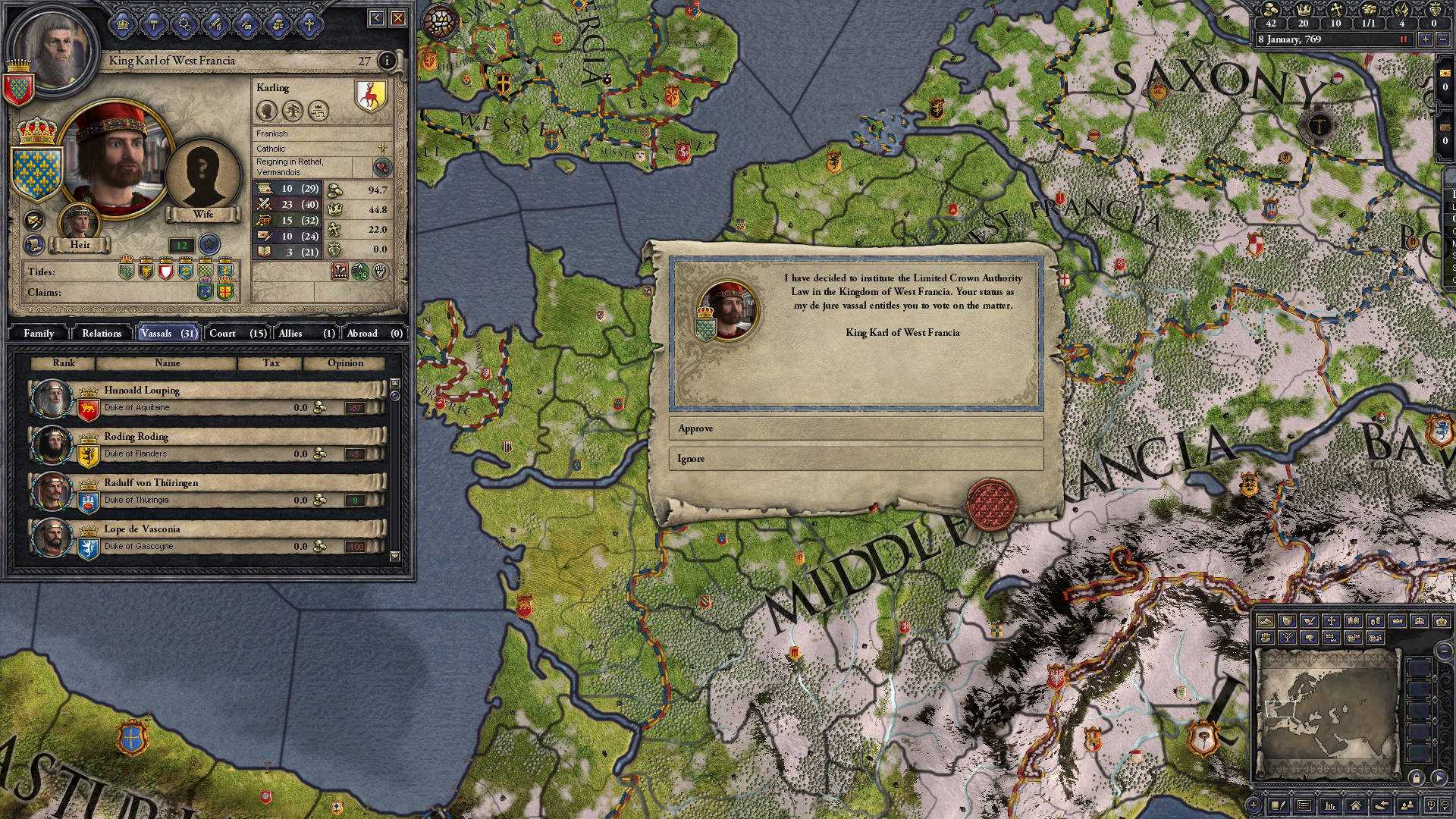
Task: Click the character info (i) button
Action: [x=389, y=61]
